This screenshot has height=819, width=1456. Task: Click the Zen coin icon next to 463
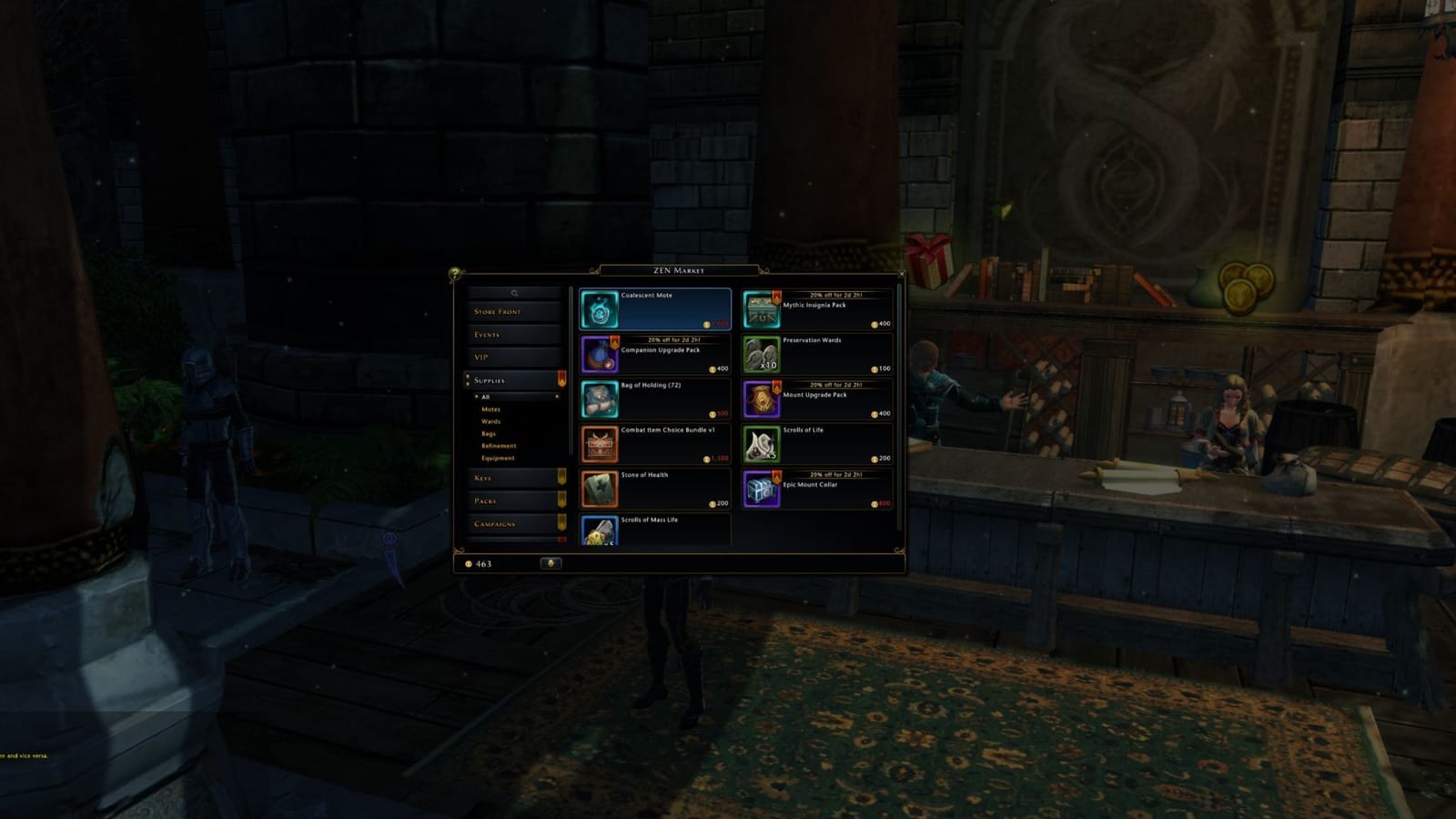(469, 564)
